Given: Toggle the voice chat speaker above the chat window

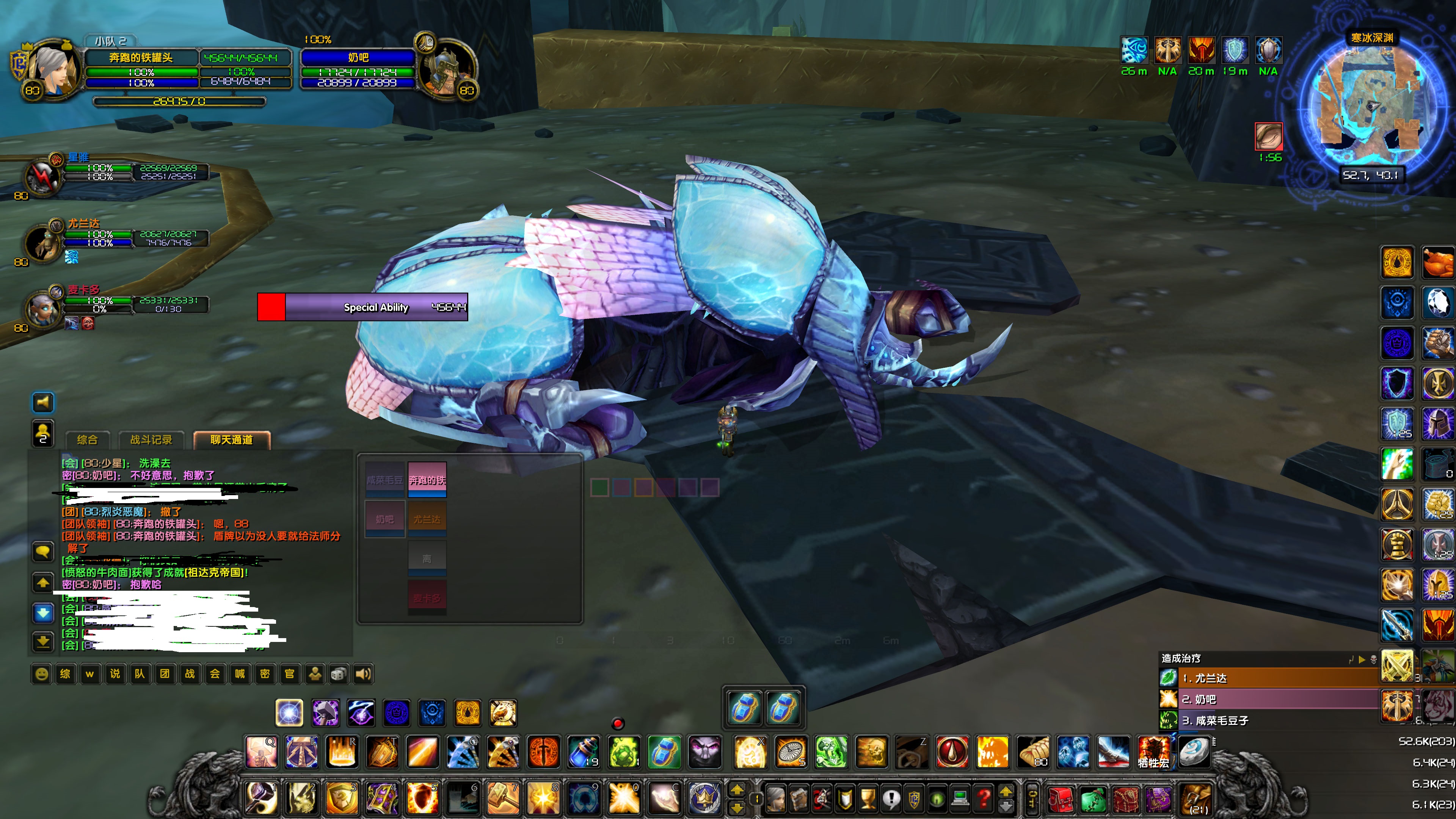Looking at the screenshot, I should [43, 403].
